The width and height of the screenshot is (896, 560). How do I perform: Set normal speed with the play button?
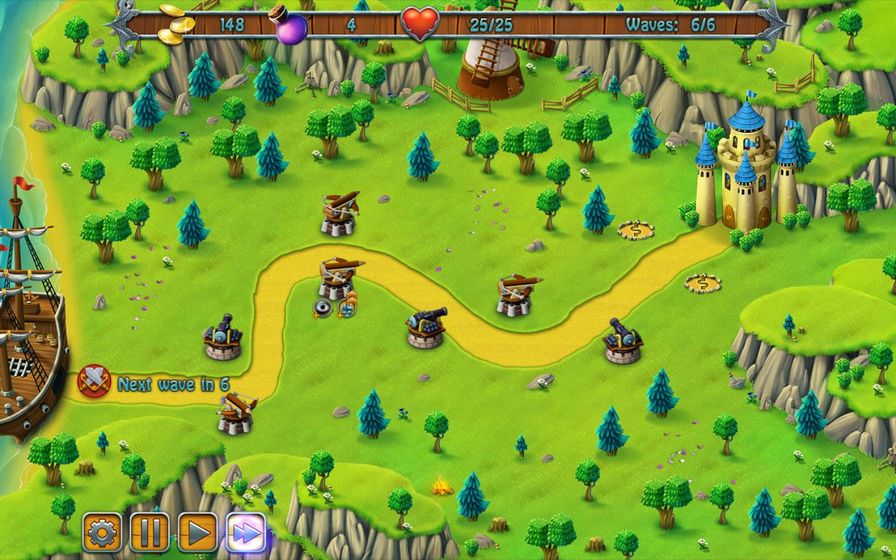[x=196, y=530]
